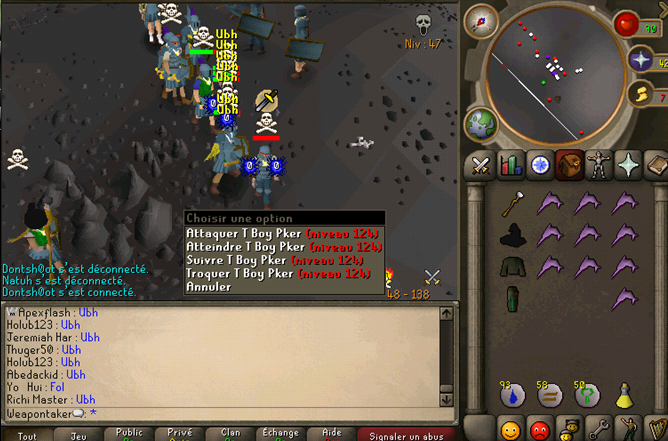668x441 pixels.
Task: Select the staff in the inventory
Action: [x=513, y=204]
